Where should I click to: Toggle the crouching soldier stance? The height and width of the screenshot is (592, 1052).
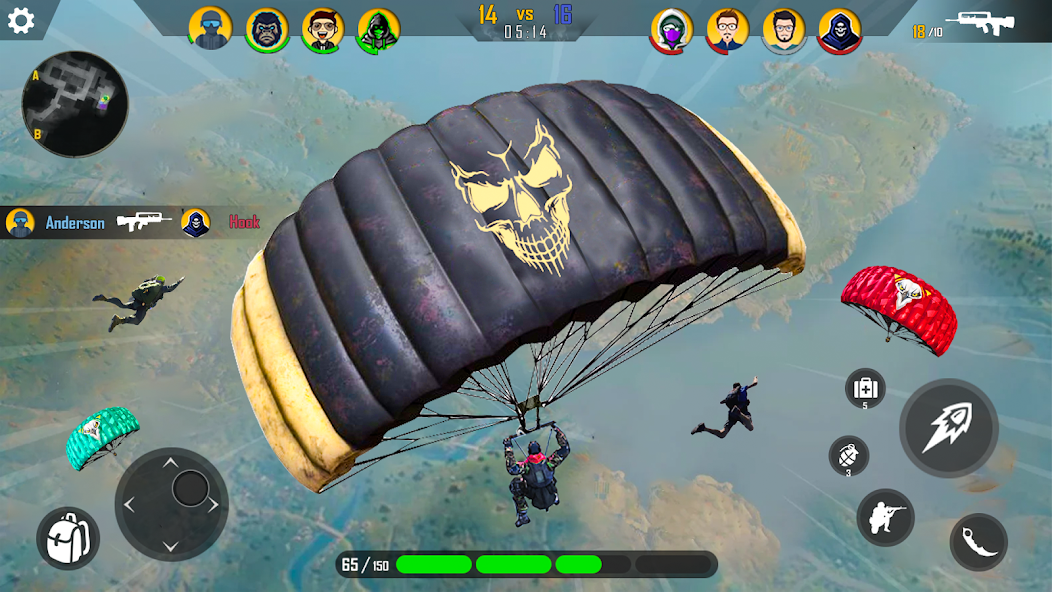pyautogui.click(x=885, y=517)
